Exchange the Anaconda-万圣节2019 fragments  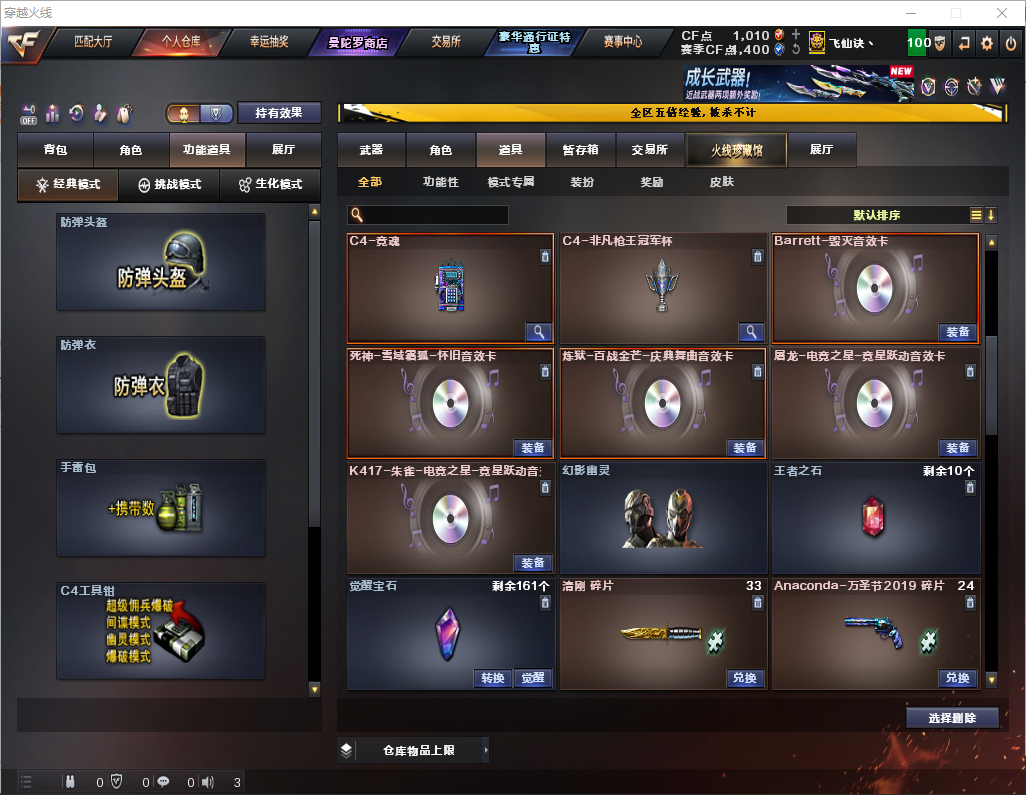point(957,678)
